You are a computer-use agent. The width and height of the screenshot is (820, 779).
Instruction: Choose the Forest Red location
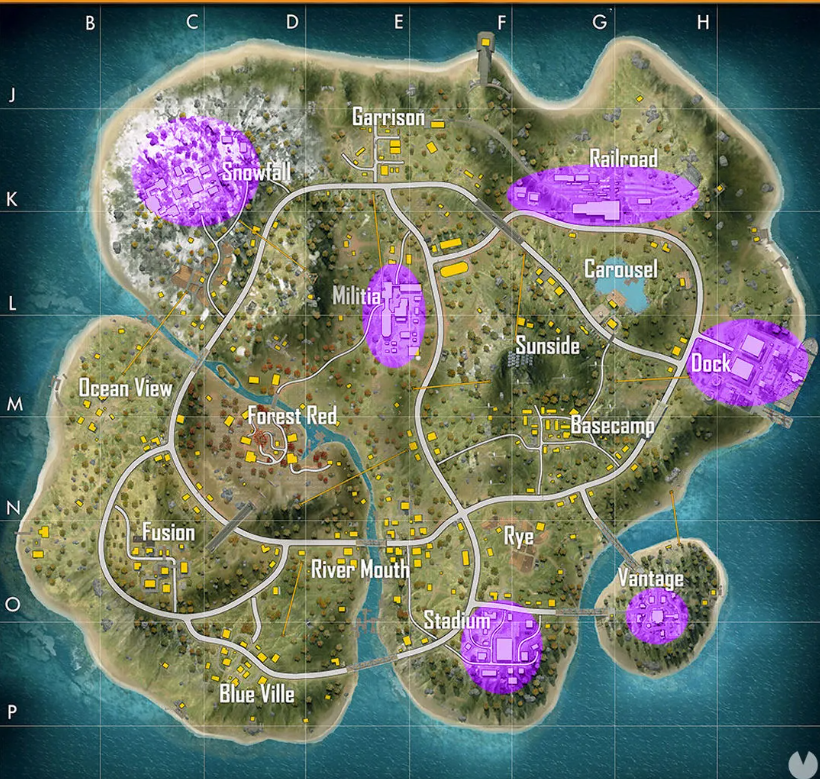tap(292, 415)
